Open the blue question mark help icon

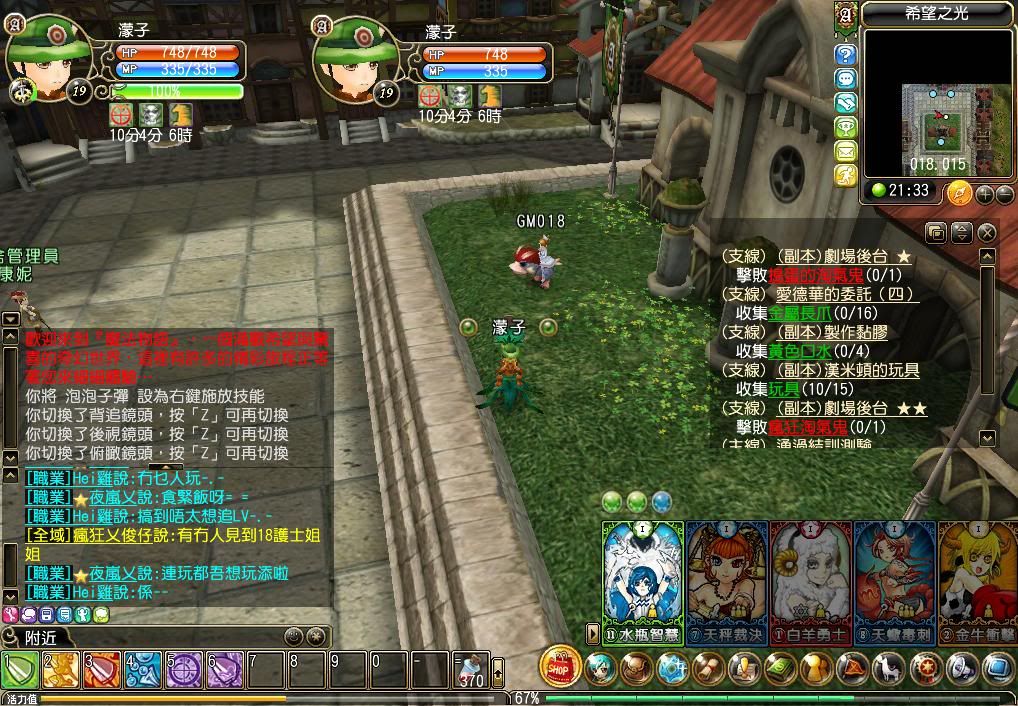coord(846,55)
